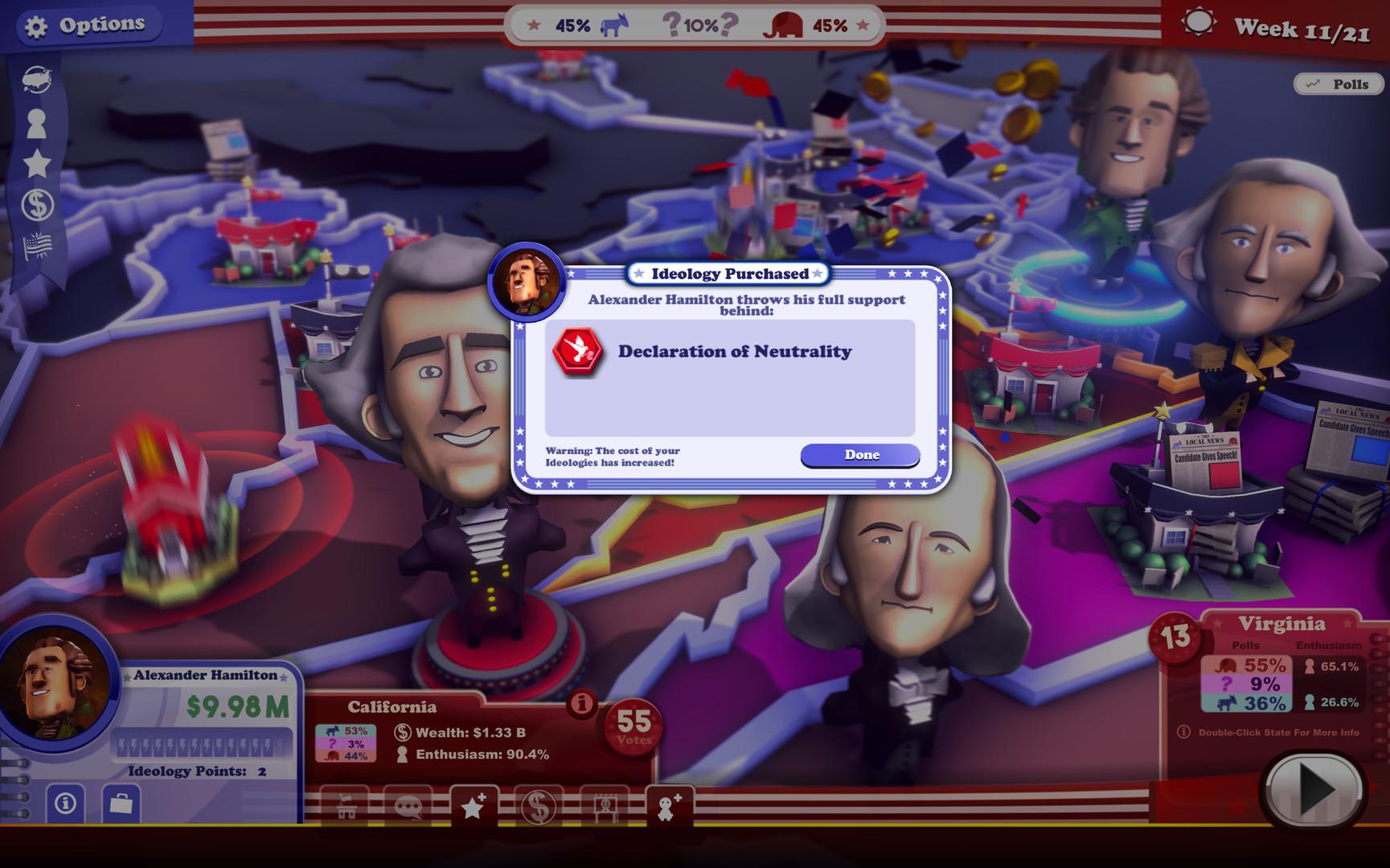Click the Done button on Ideology Purchased dialog
Viewport: 1390px width, 868px height.
859,454
